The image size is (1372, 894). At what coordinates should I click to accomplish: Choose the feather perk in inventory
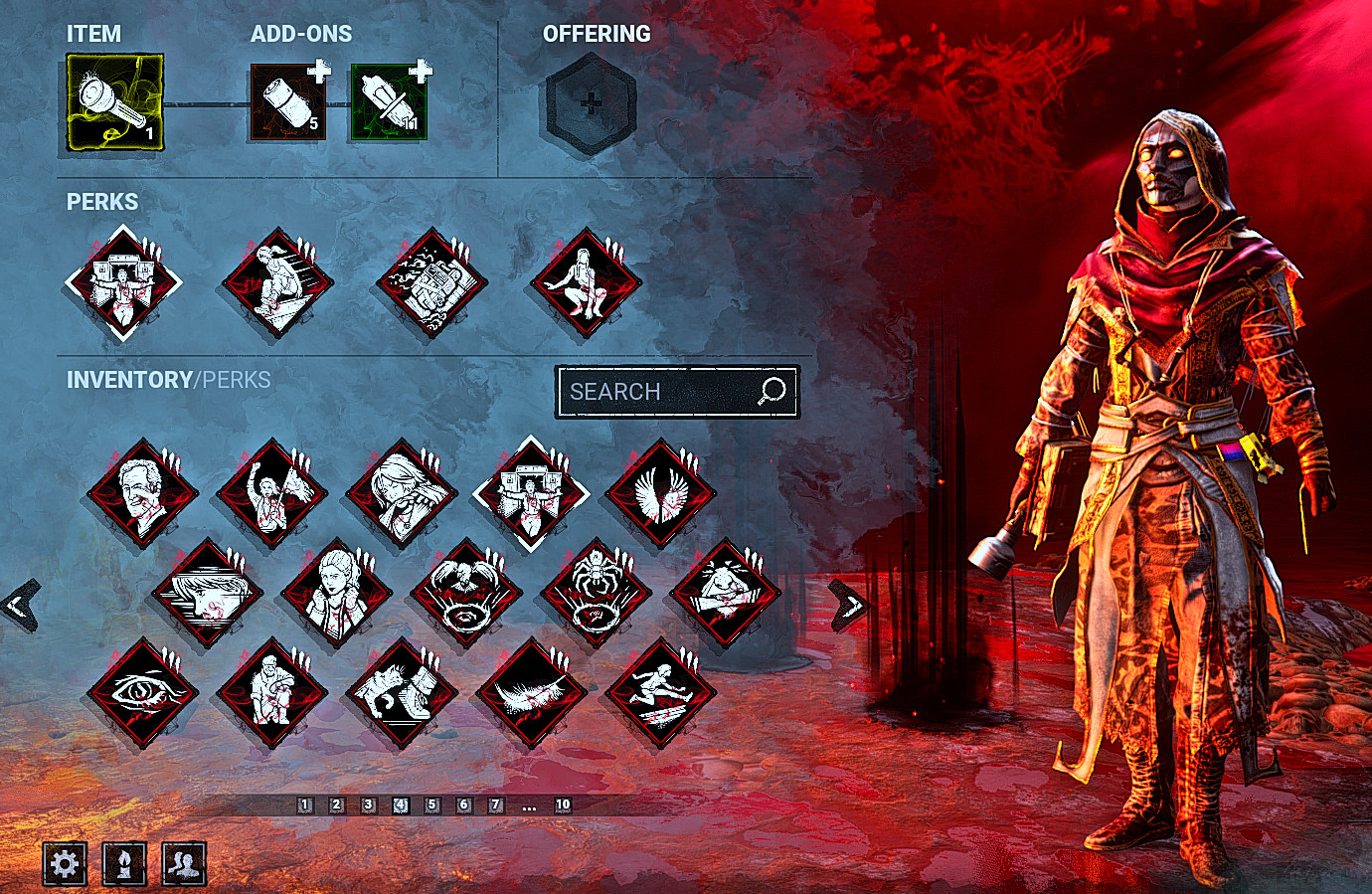[531, 693]
